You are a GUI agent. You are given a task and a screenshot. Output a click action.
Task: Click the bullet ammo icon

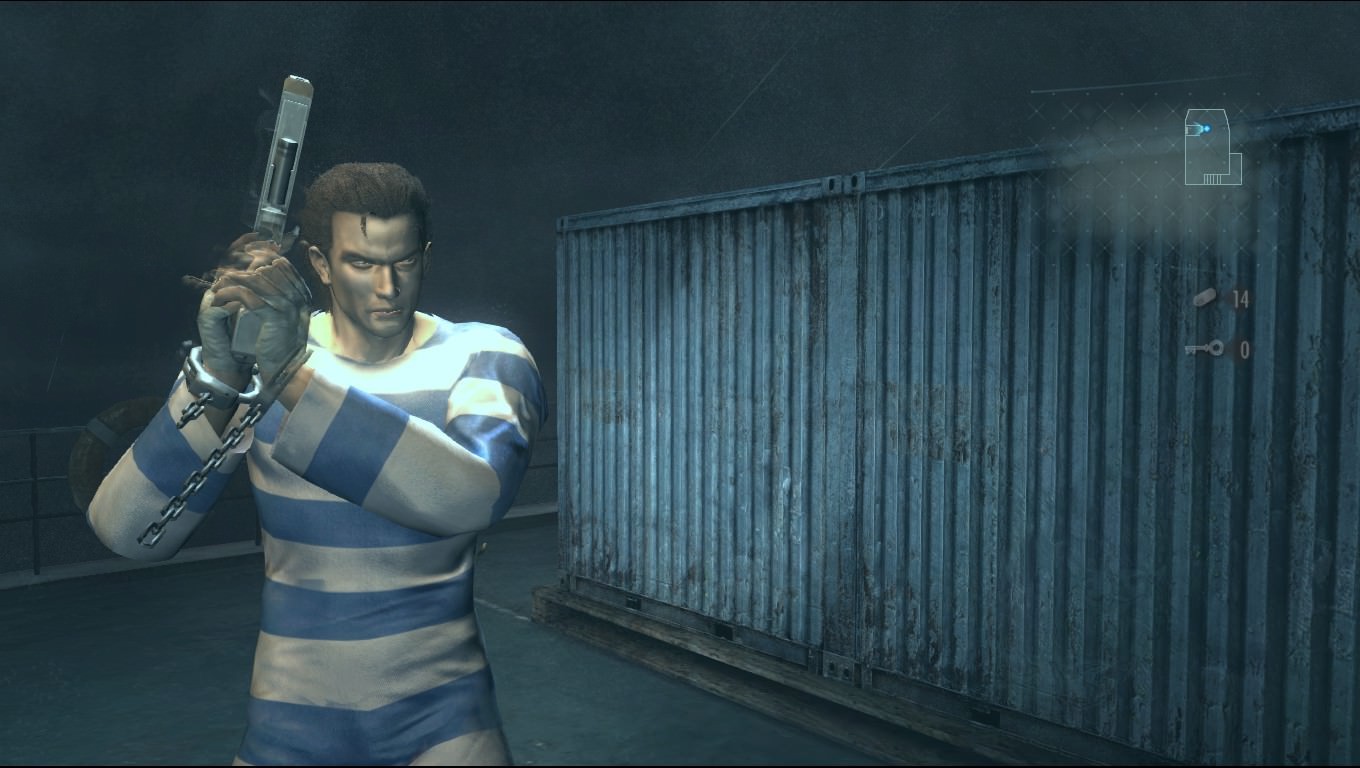tap(1207, 297)
